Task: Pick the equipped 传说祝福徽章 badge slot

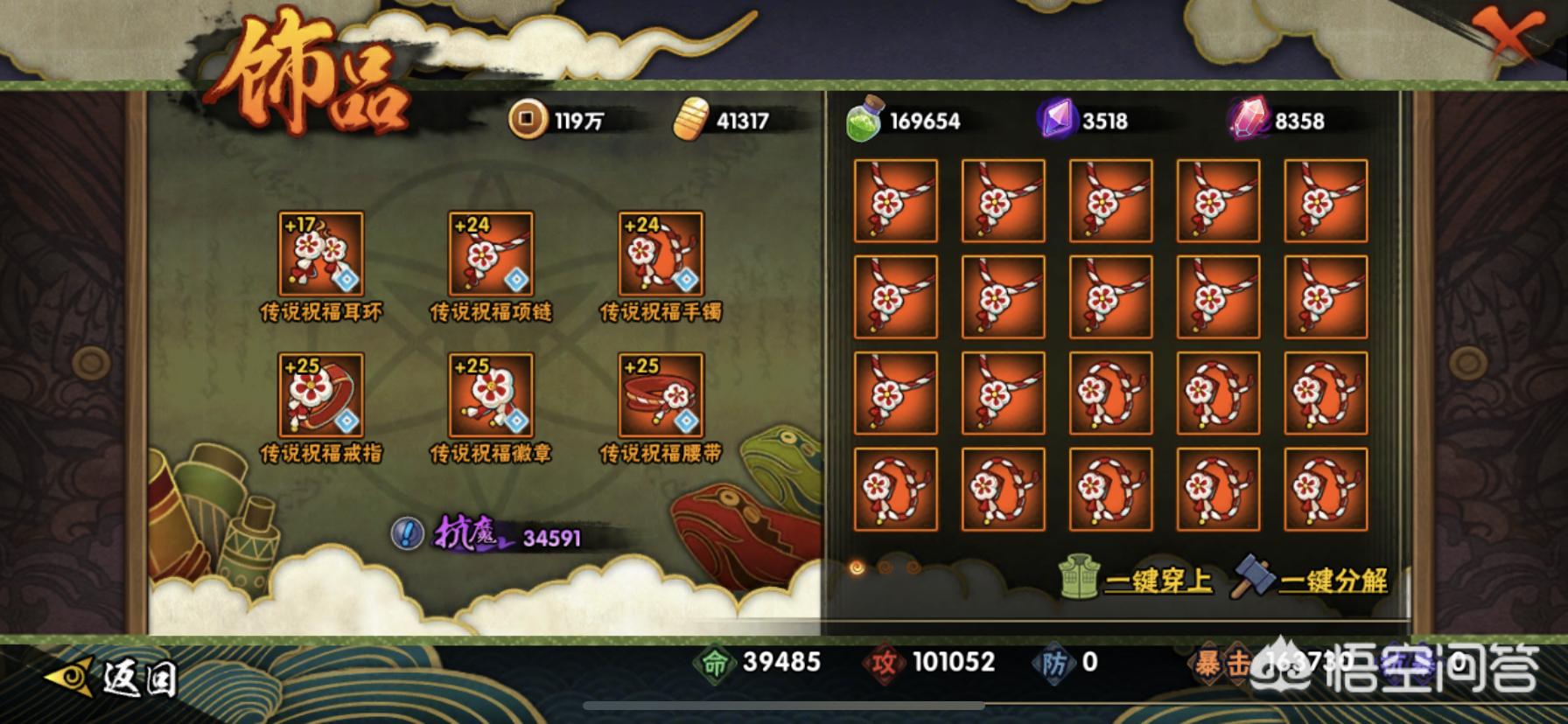Action: tap(490, 395)
